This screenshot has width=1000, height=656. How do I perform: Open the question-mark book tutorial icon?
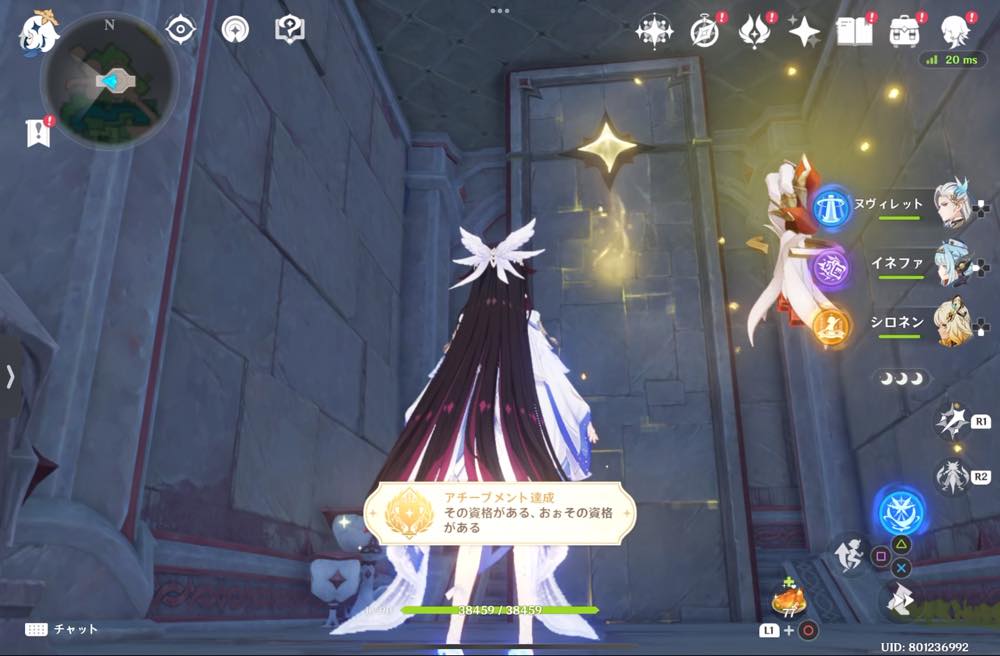pyautogui.click(x=289, y=29)
